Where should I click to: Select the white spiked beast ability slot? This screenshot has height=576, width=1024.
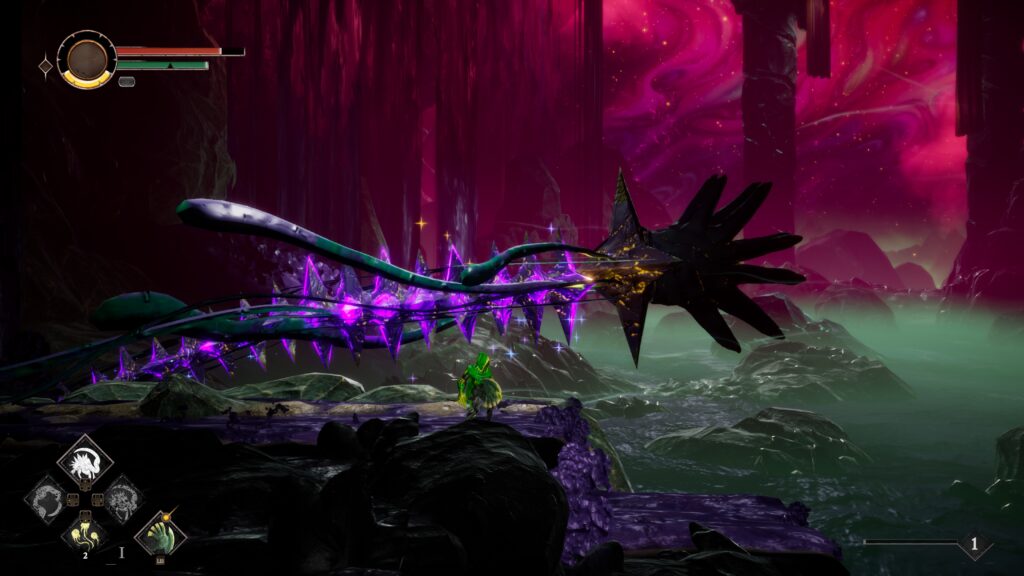[x=85, y=461]
